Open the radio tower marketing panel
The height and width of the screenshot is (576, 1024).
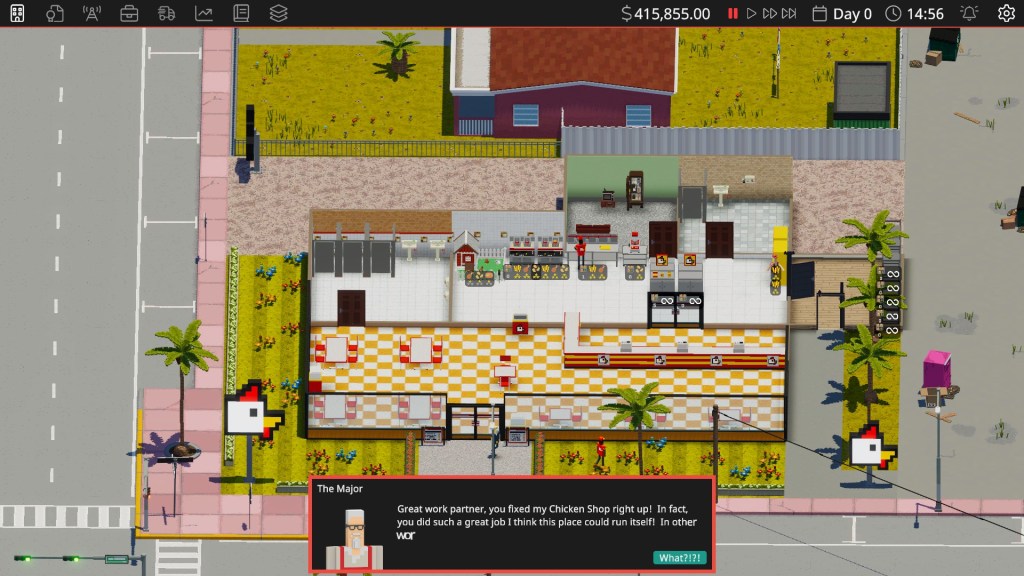[92, 13]
